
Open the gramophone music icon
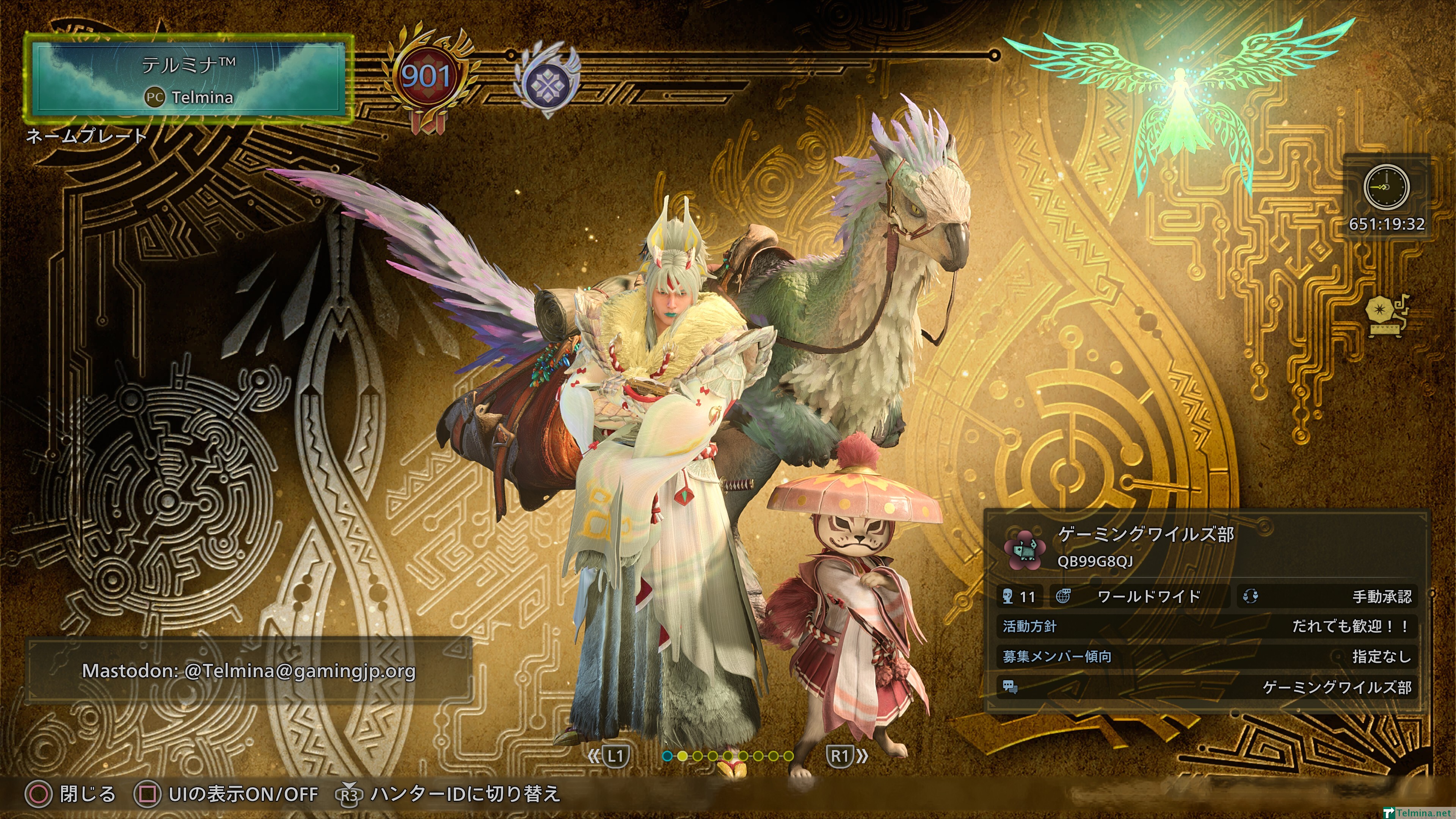1386,316
